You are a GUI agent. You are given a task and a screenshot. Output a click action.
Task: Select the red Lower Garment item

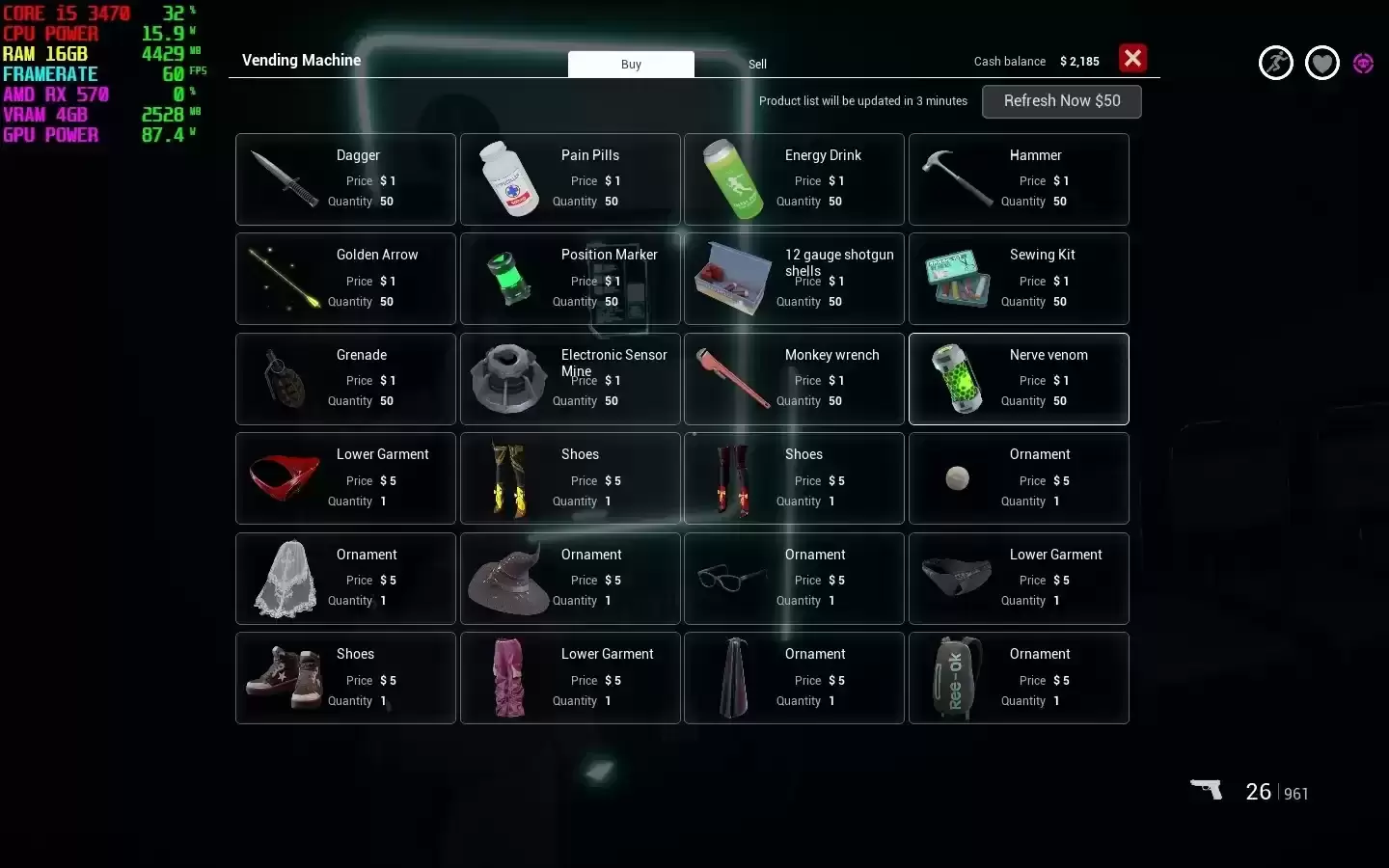[x=345, y=478]
